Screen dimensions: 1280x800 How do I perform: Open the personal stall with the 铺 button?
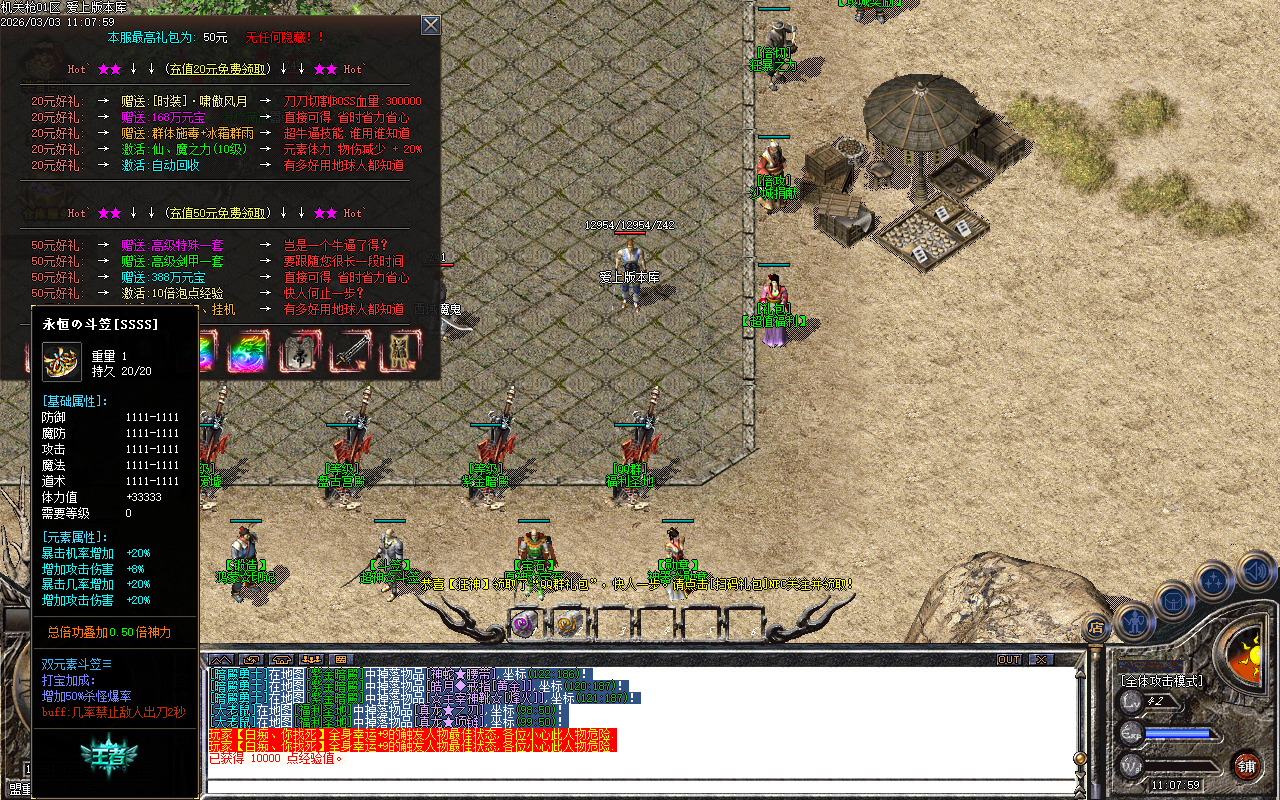pos(1246,765)
